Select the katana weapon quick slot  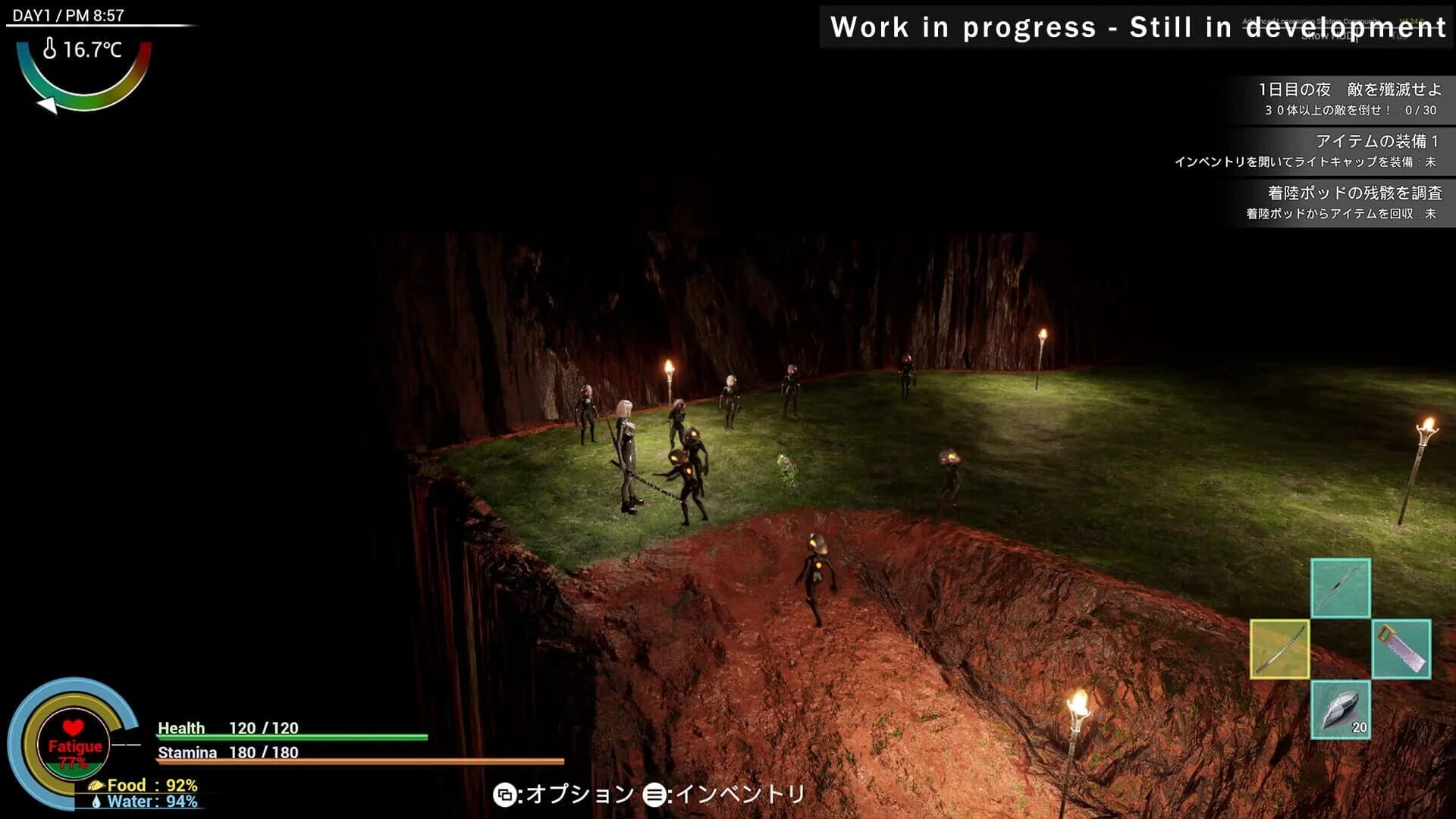(x=1279, y=648)
